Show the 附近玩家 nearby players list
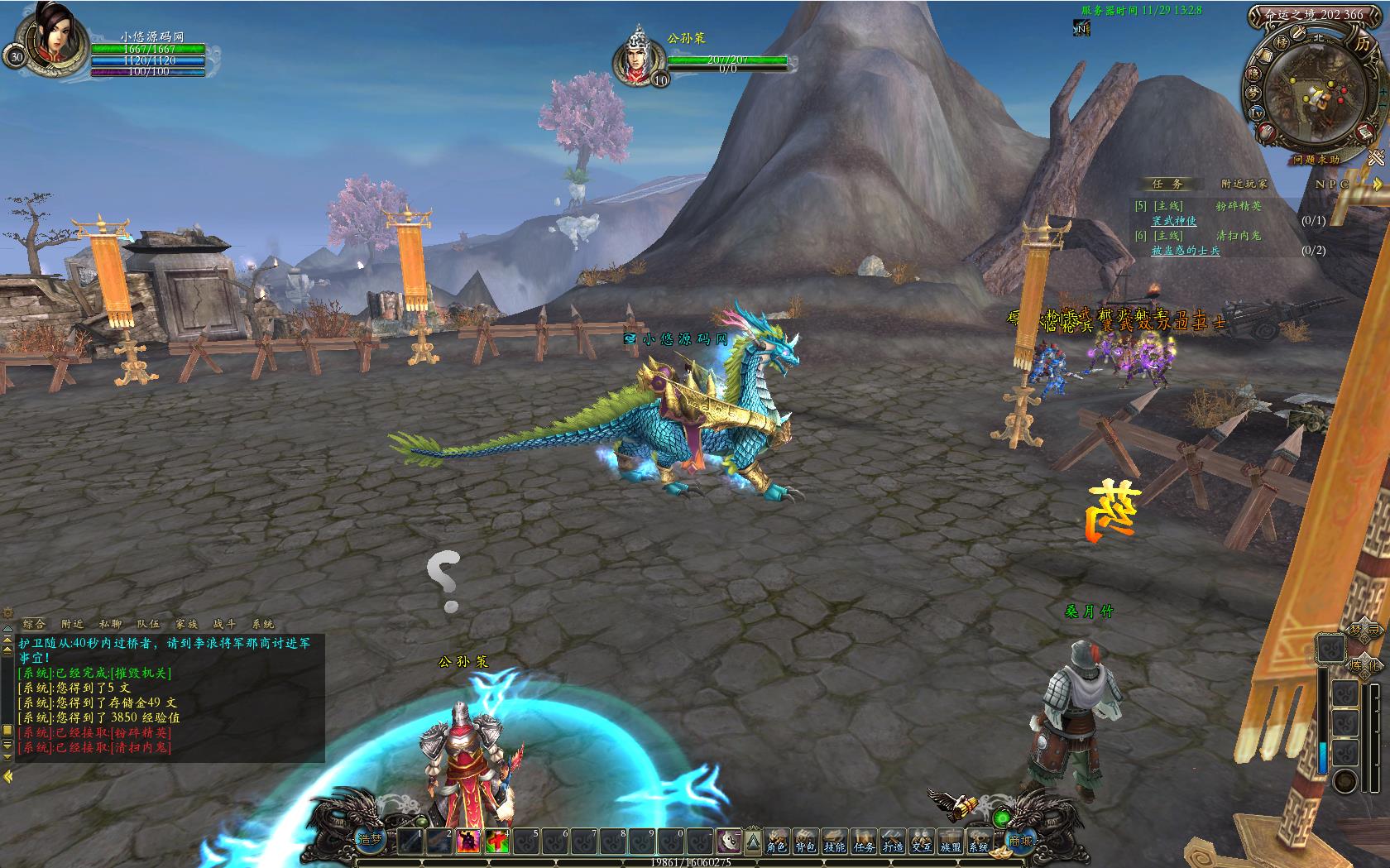The image size is (1390, 868). coord(1244,184)
